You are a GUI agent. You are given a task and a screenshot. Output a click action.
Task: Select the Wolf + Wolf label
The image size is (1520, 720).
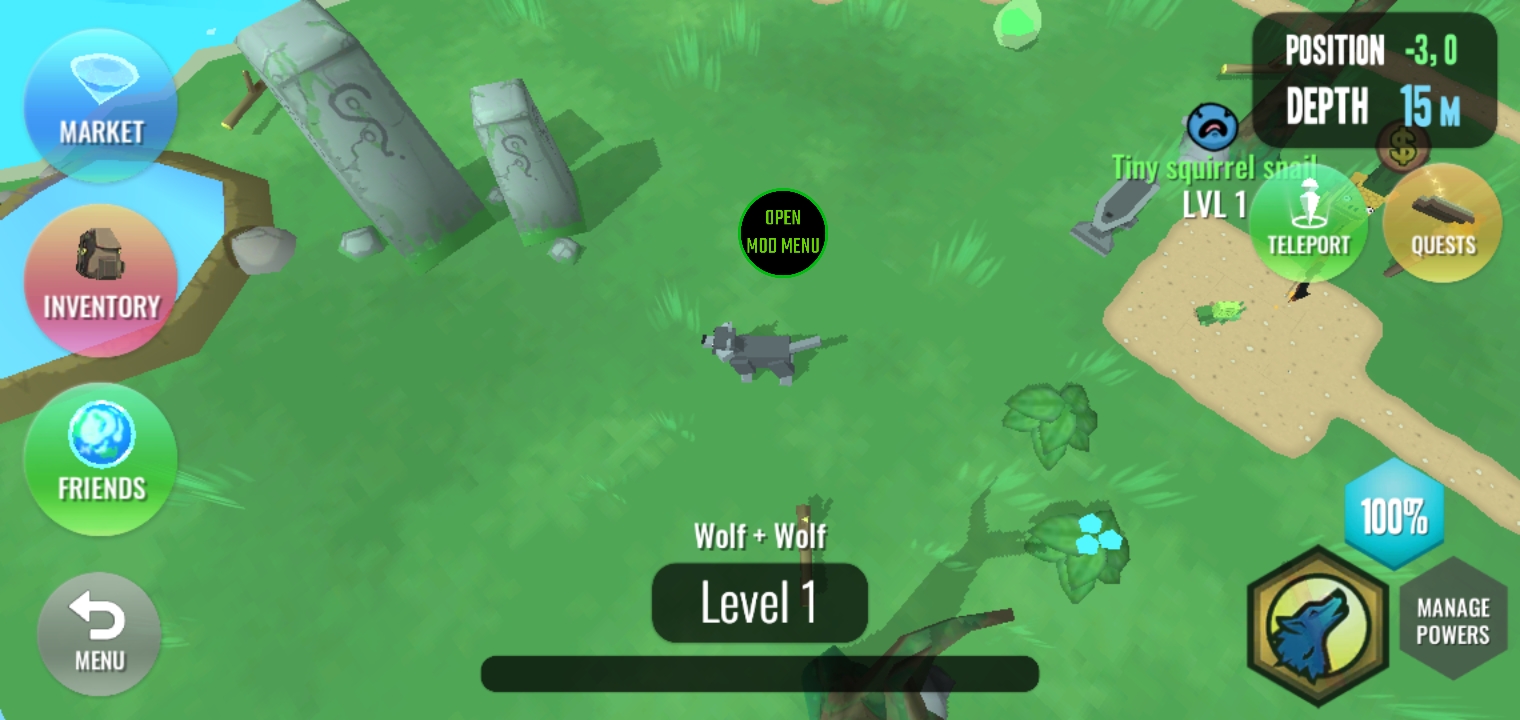pos(760,536)
